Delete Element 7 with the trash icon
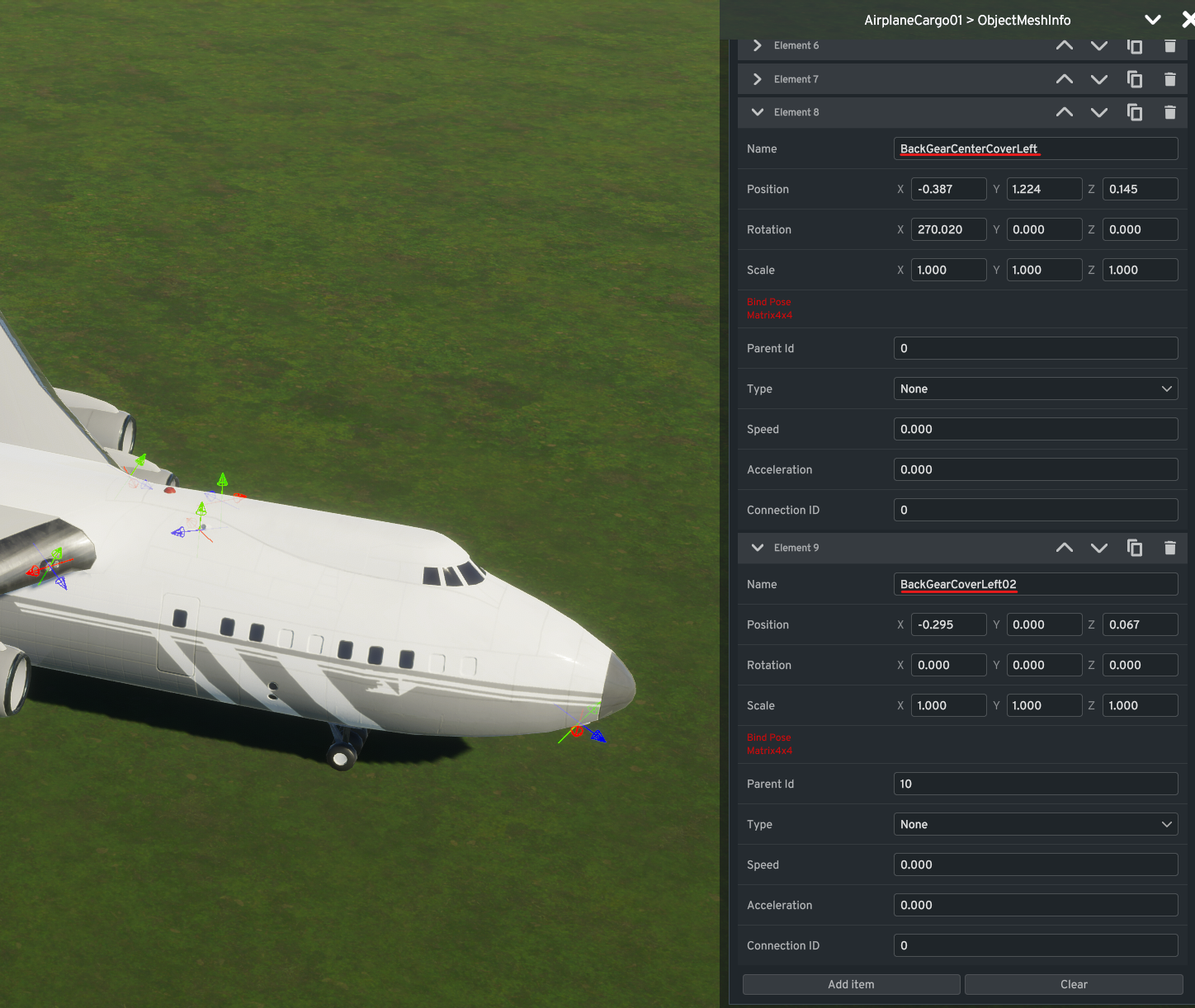The width and height of the screenshot is (1195, 1008). click(x=1169, y=78)
